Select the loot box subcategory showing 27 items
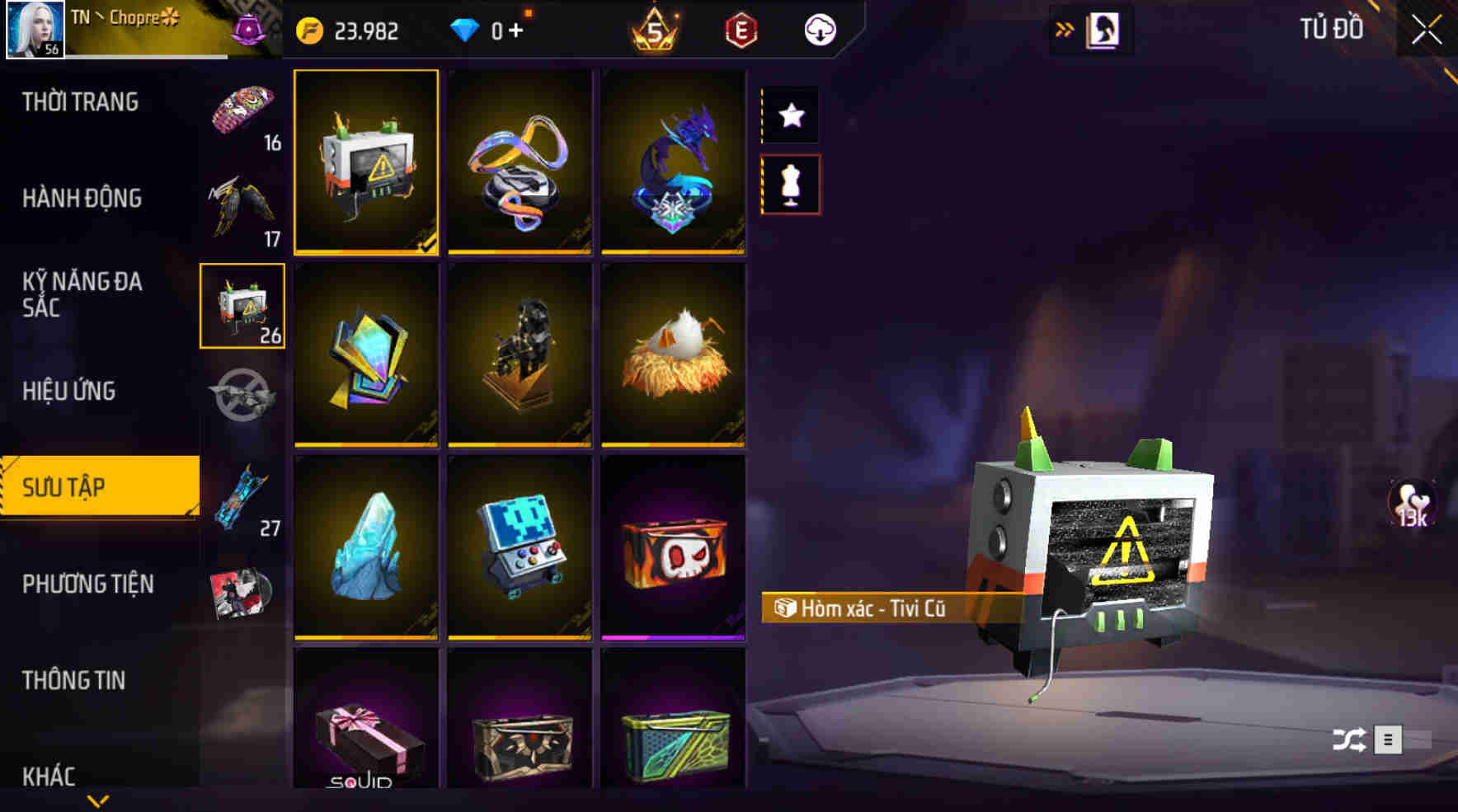The image size is (1458, 812). [x=242, y=497]
